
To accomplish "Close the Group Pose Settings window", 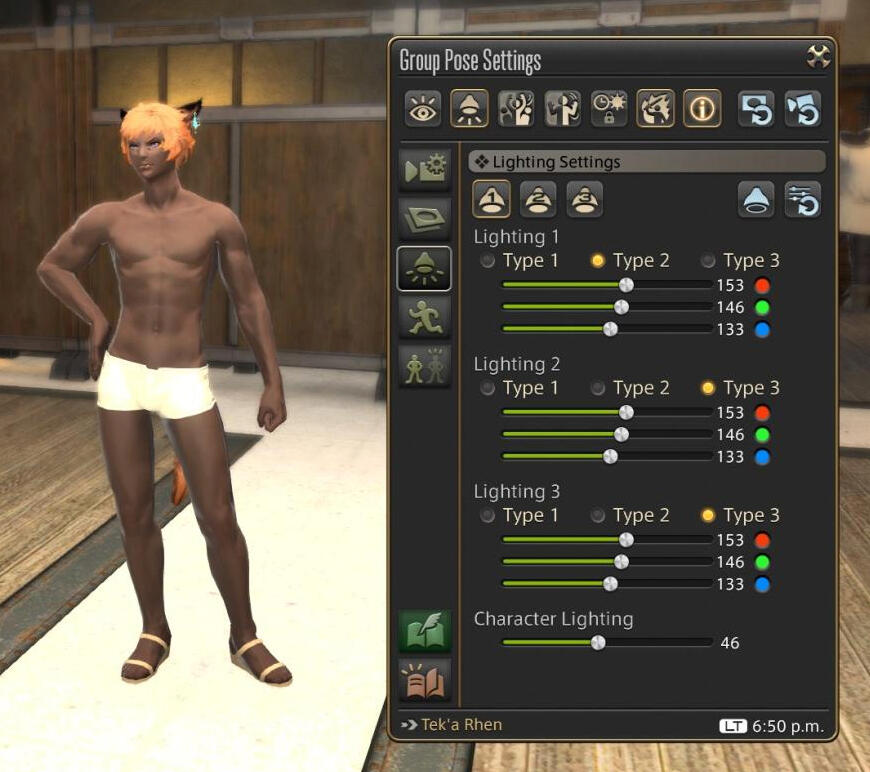I will pos(818,57).
